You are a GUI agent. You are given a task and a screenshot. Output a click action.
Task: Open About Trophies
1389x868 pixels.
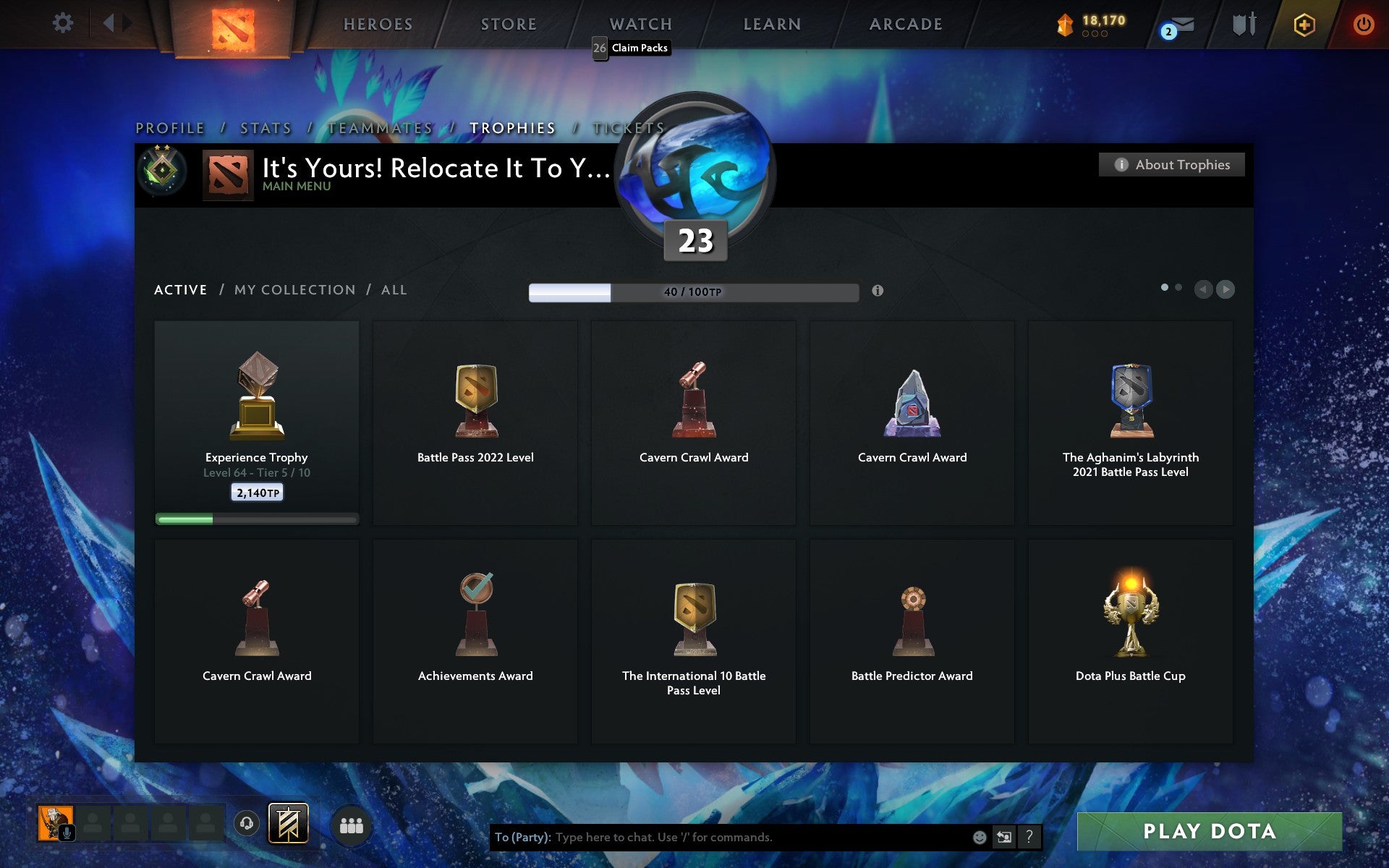point(1171,164)
